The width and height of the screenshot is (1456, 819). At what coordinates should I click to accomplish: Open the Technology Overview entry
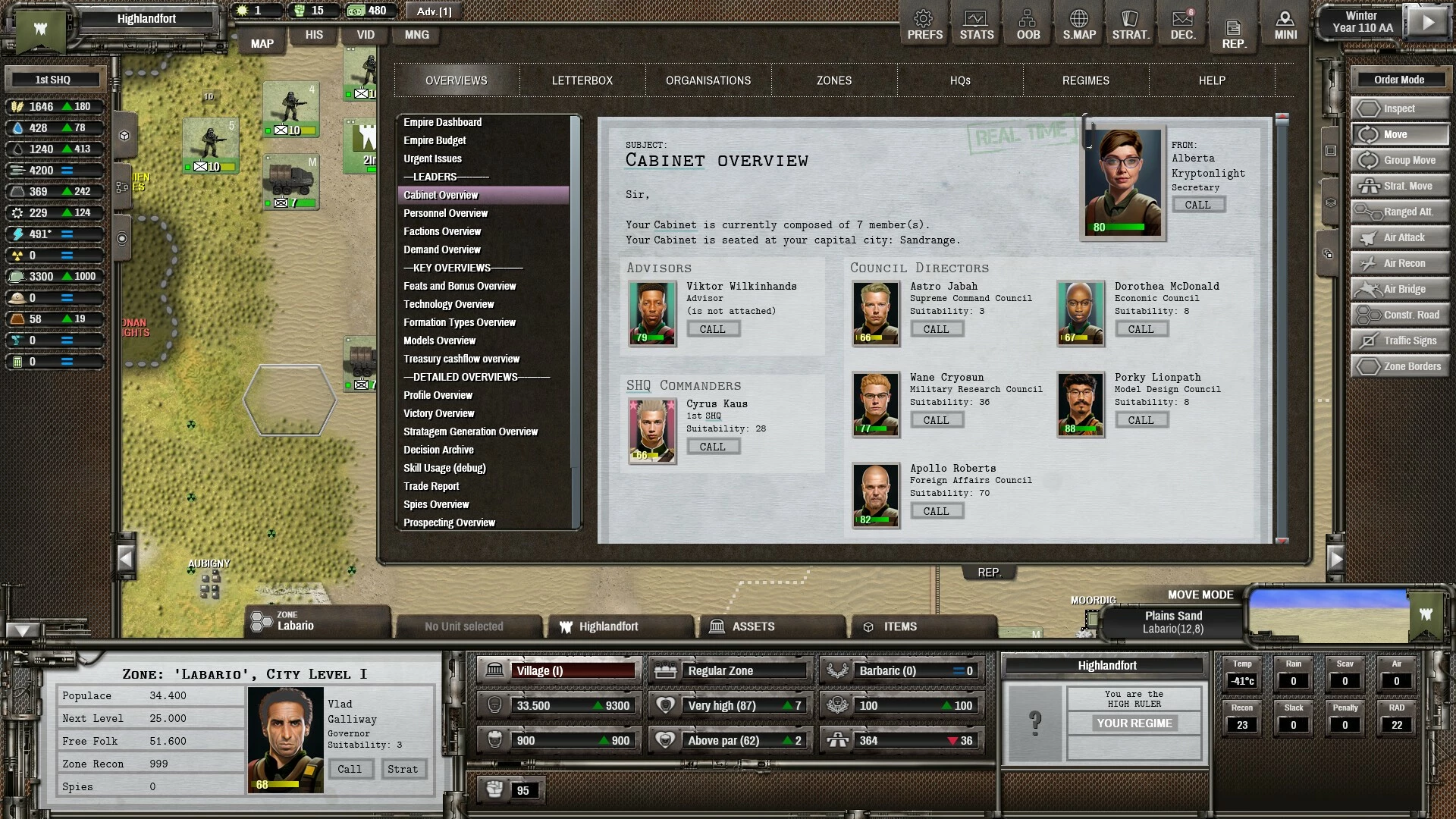pyautogui.click(x=448, y=304)
